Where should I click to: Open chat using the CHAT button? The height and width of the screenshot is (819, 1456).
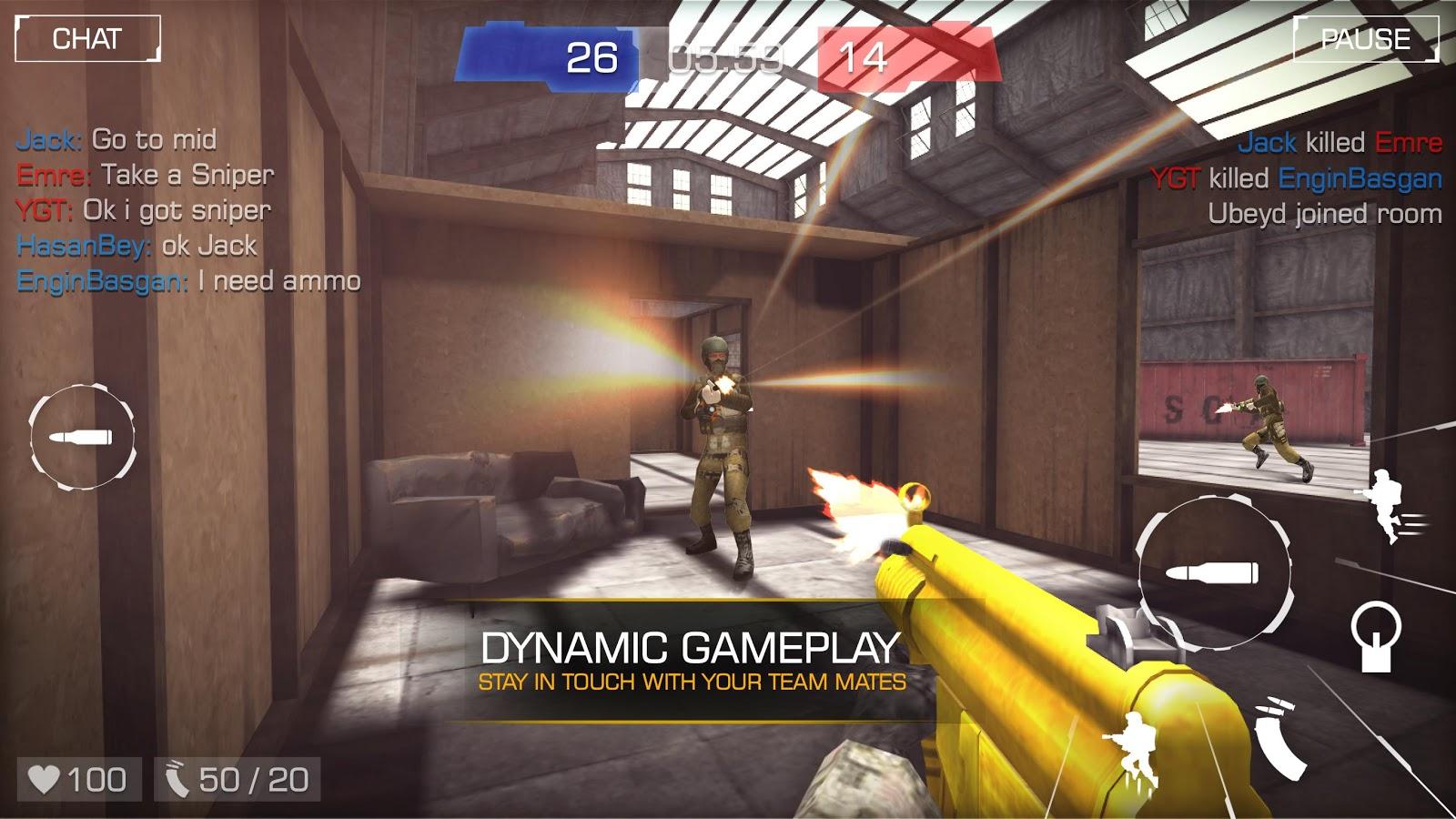88,39
